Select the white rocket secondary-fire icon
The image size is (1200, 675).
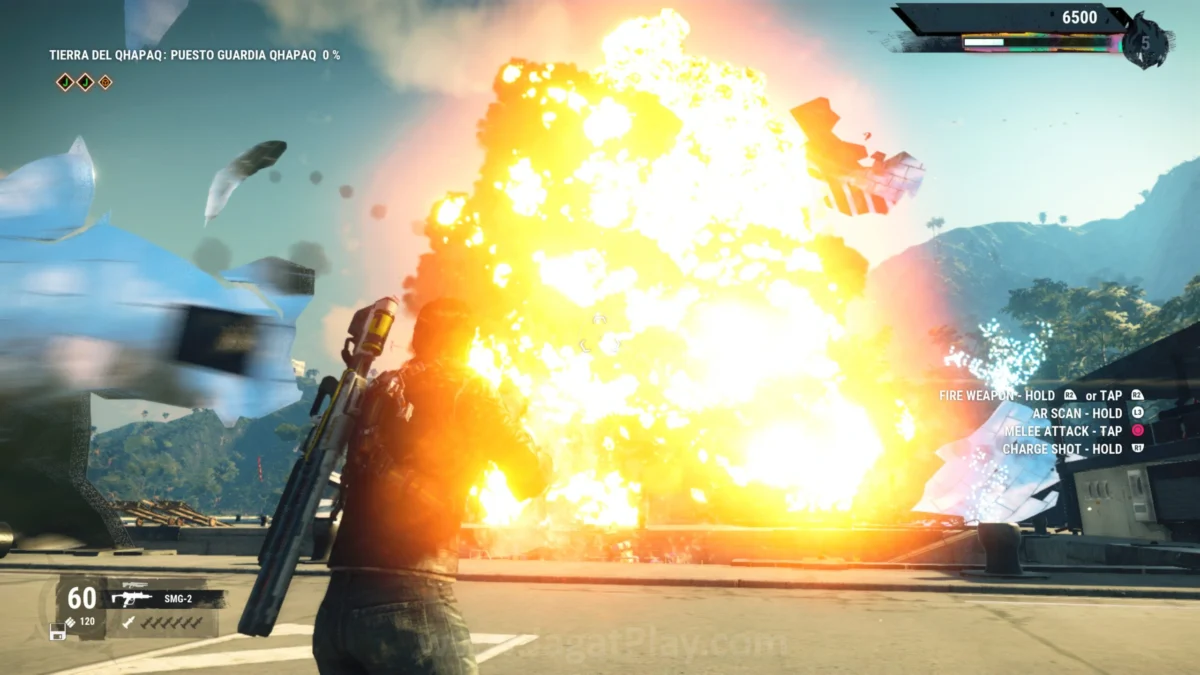(128, 622)
